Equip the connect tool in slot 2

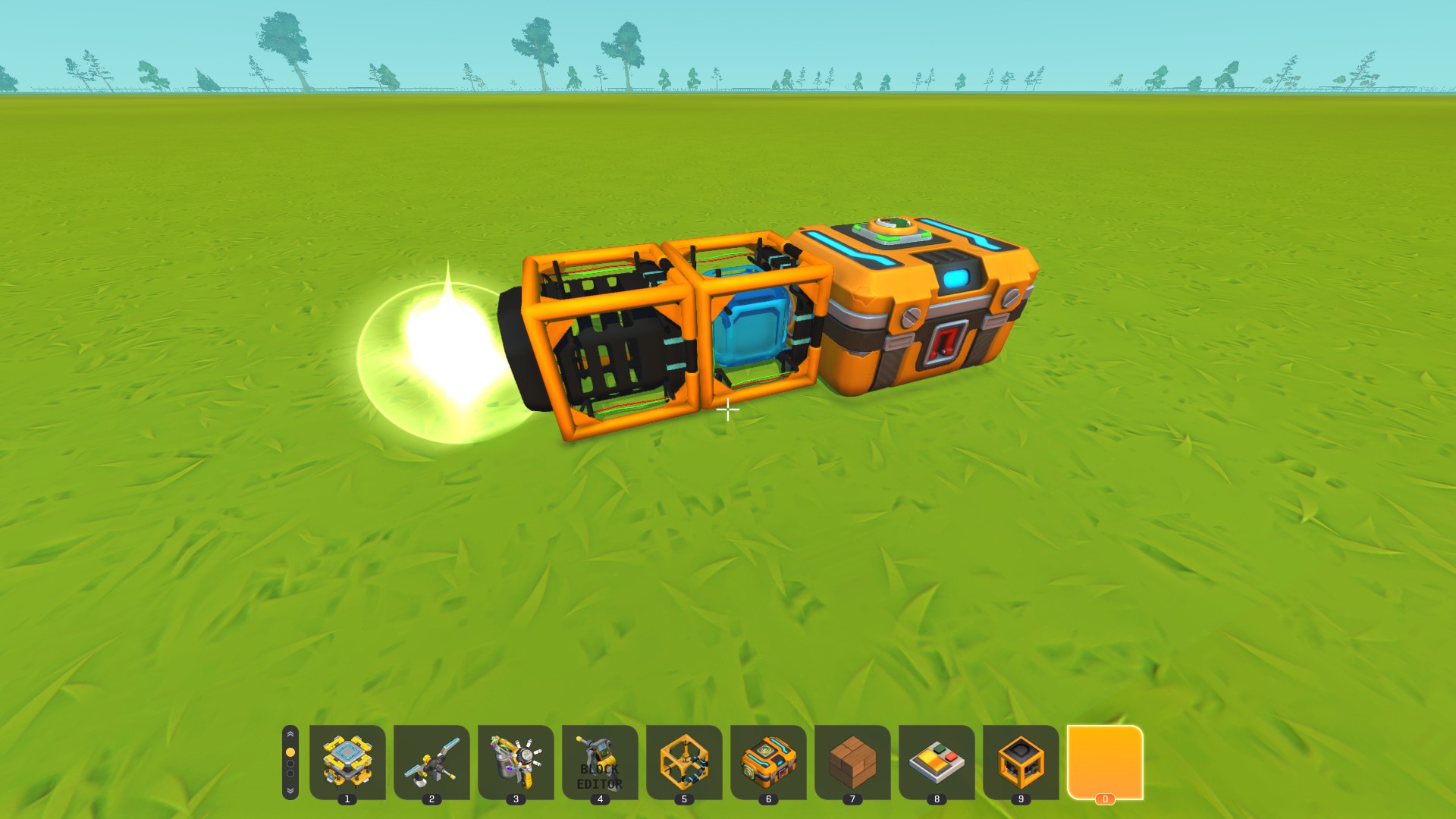coord(431,761)
